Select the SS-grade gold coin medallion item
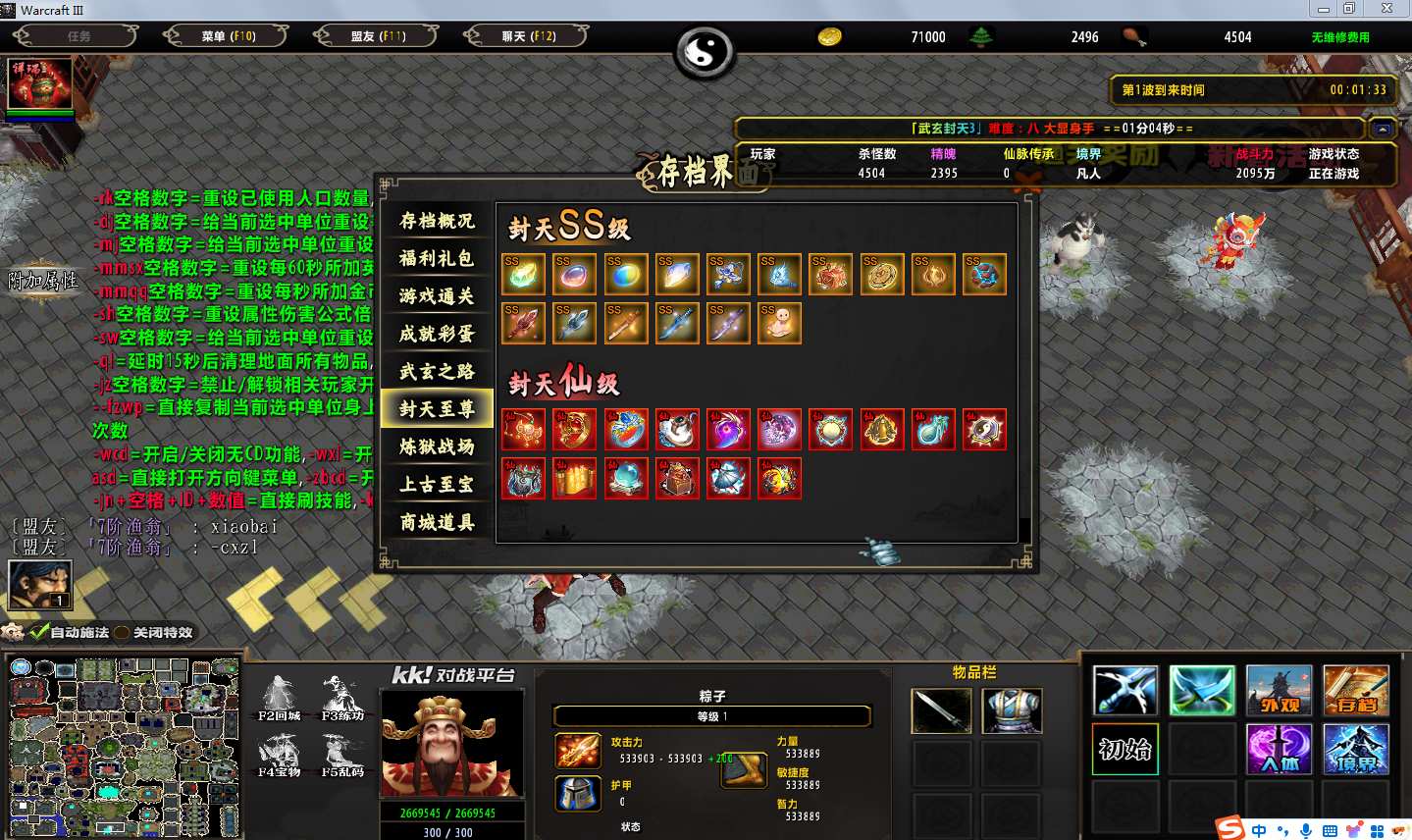Viewport: 1412px width, 840px height. tap(881, 275)
